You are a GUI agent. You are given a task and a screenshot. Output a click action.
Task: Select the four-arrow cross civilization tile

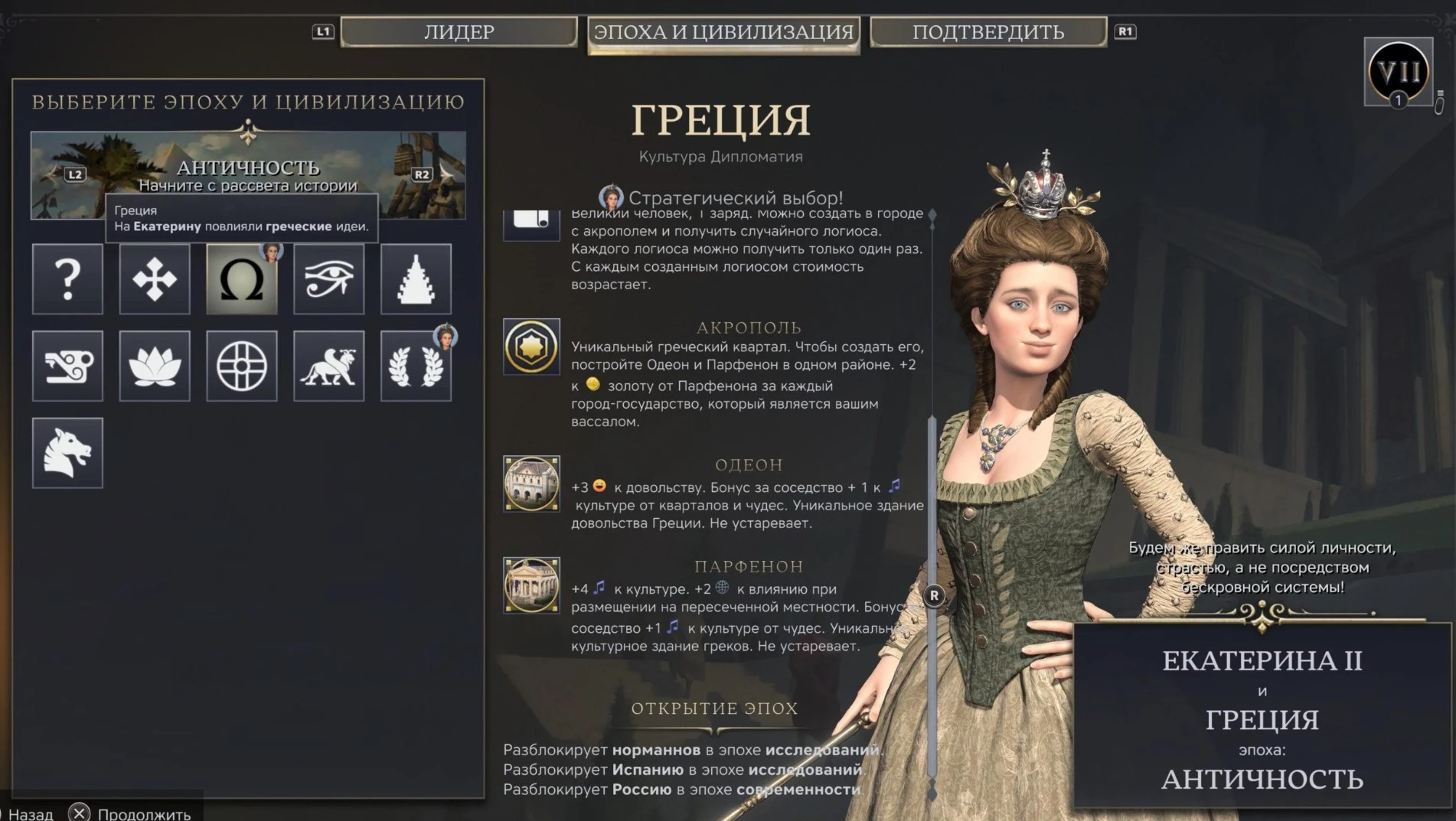pos(155,279)
